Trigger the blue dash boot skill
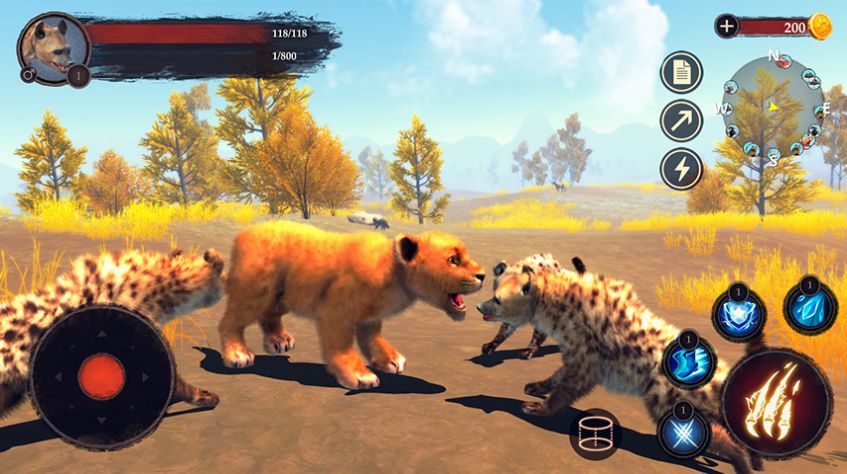The width and height of the screenshot is (847, 474). (689, 360)
